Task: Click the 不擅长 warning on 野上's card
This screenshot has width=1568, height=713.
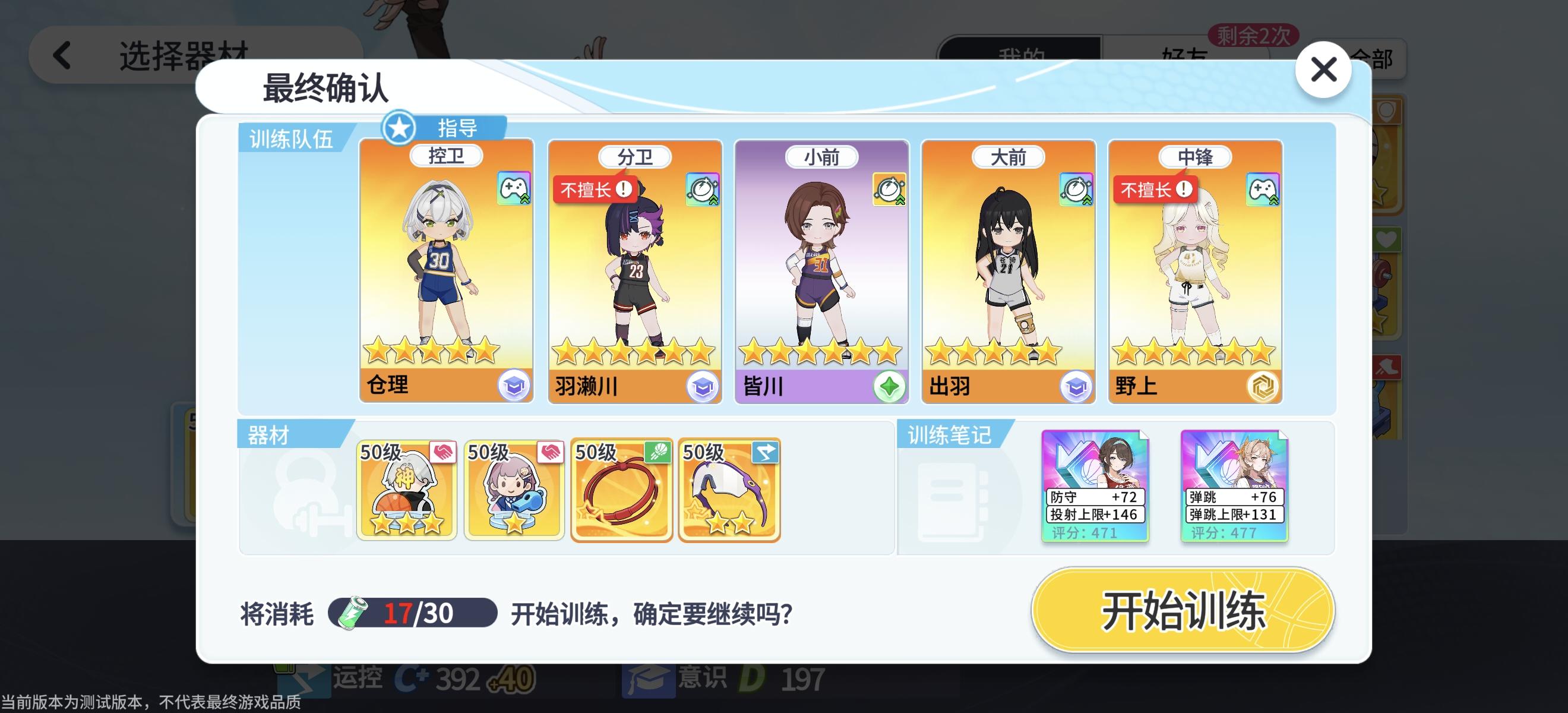Action: point(1155,189)
